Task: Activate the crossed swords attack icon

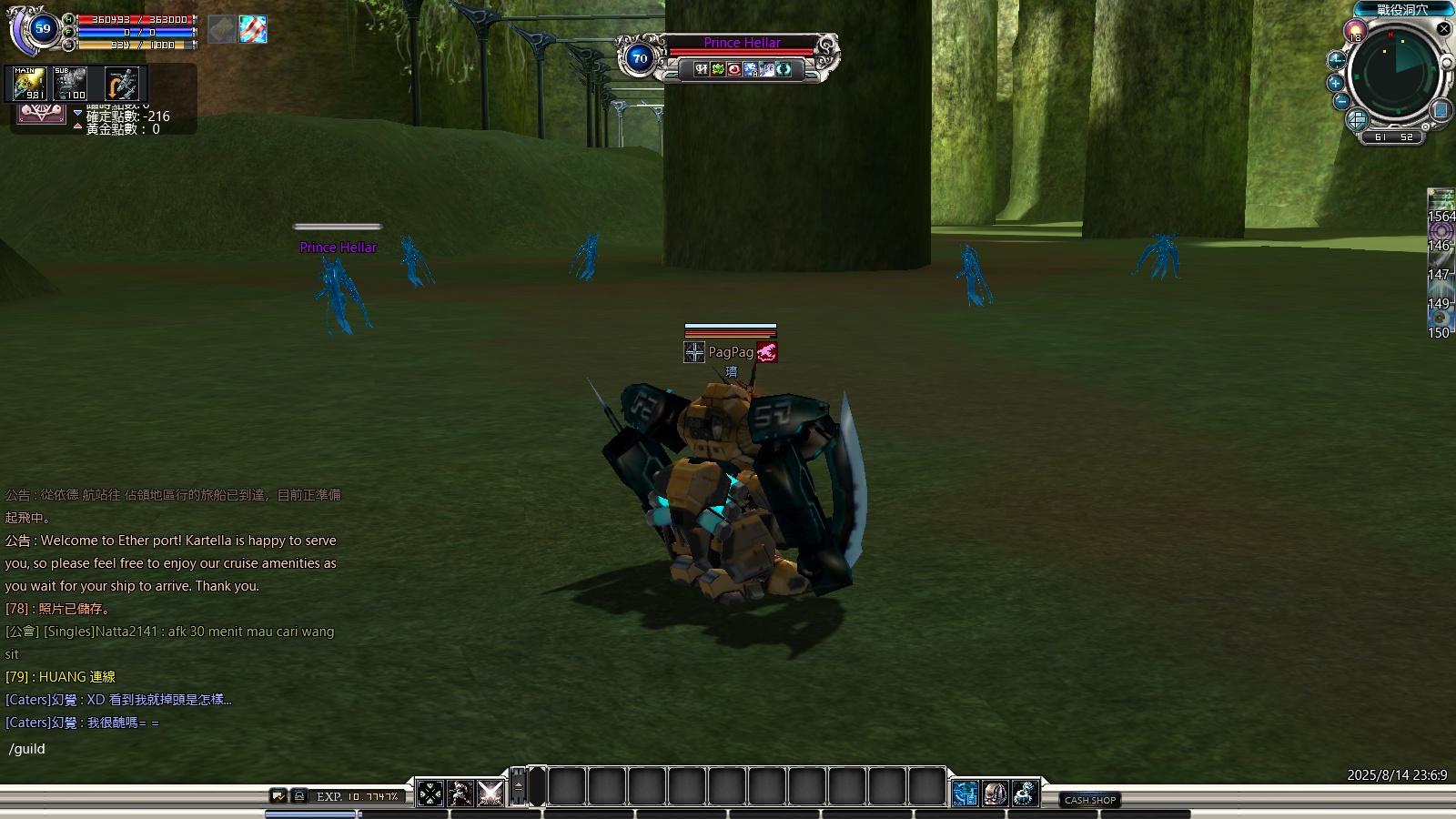Action: click(490, 794)
